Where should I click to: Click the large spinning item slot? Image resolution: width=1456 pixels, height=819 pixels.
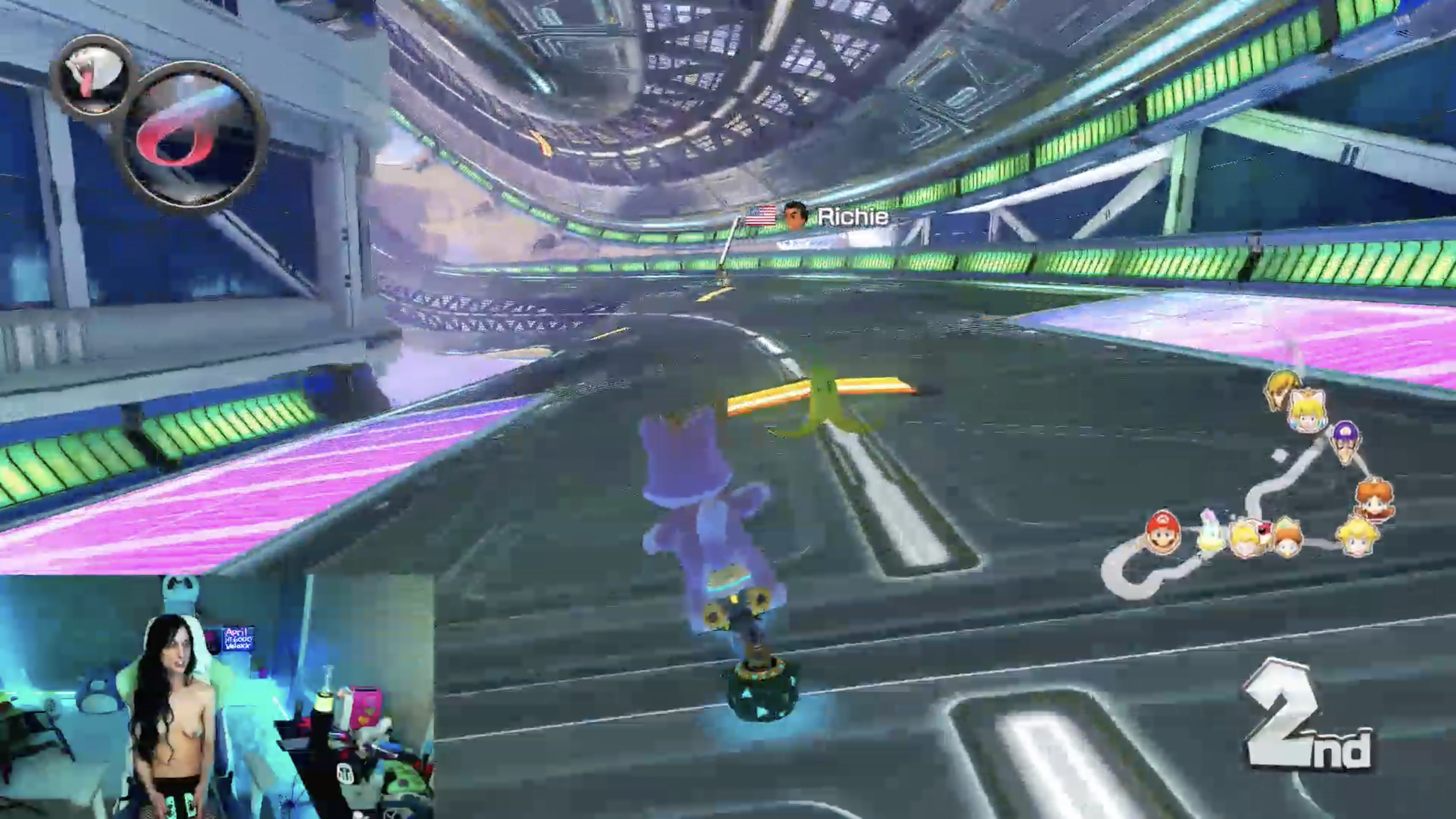[193, 135]
